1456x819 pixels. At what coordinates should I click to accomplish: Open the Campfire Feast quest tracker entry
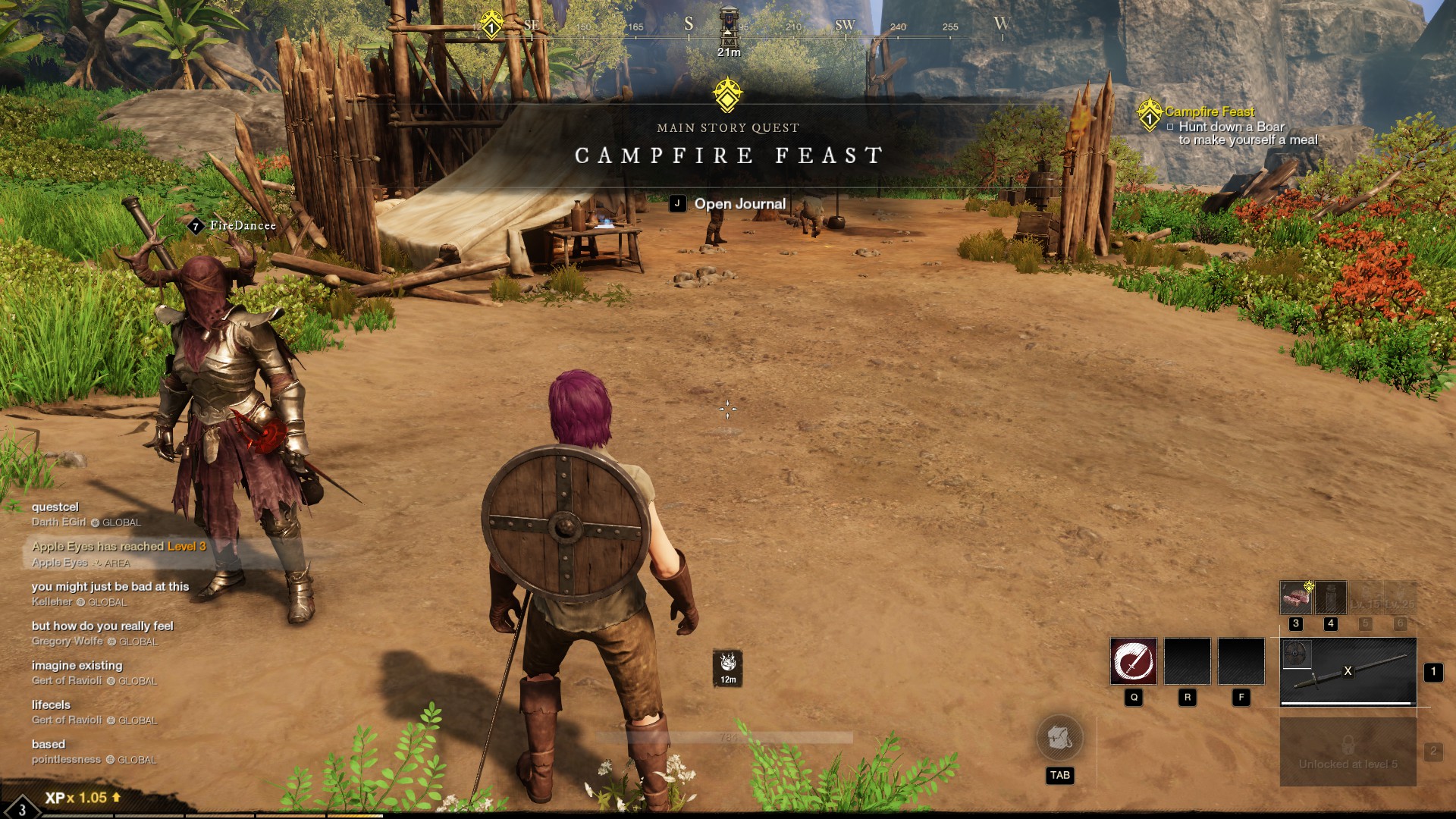(1209, 112)
